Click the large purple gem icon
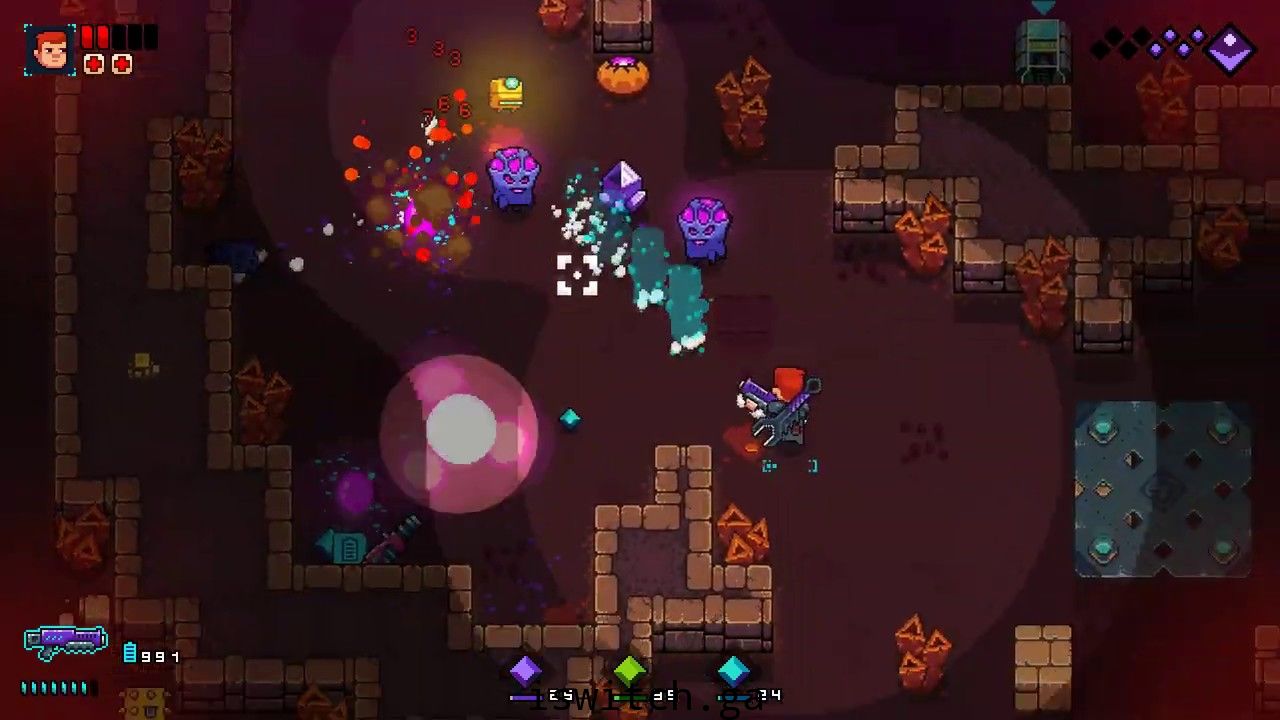Viewport: 1280px width, 720px height. [1230, 49]
